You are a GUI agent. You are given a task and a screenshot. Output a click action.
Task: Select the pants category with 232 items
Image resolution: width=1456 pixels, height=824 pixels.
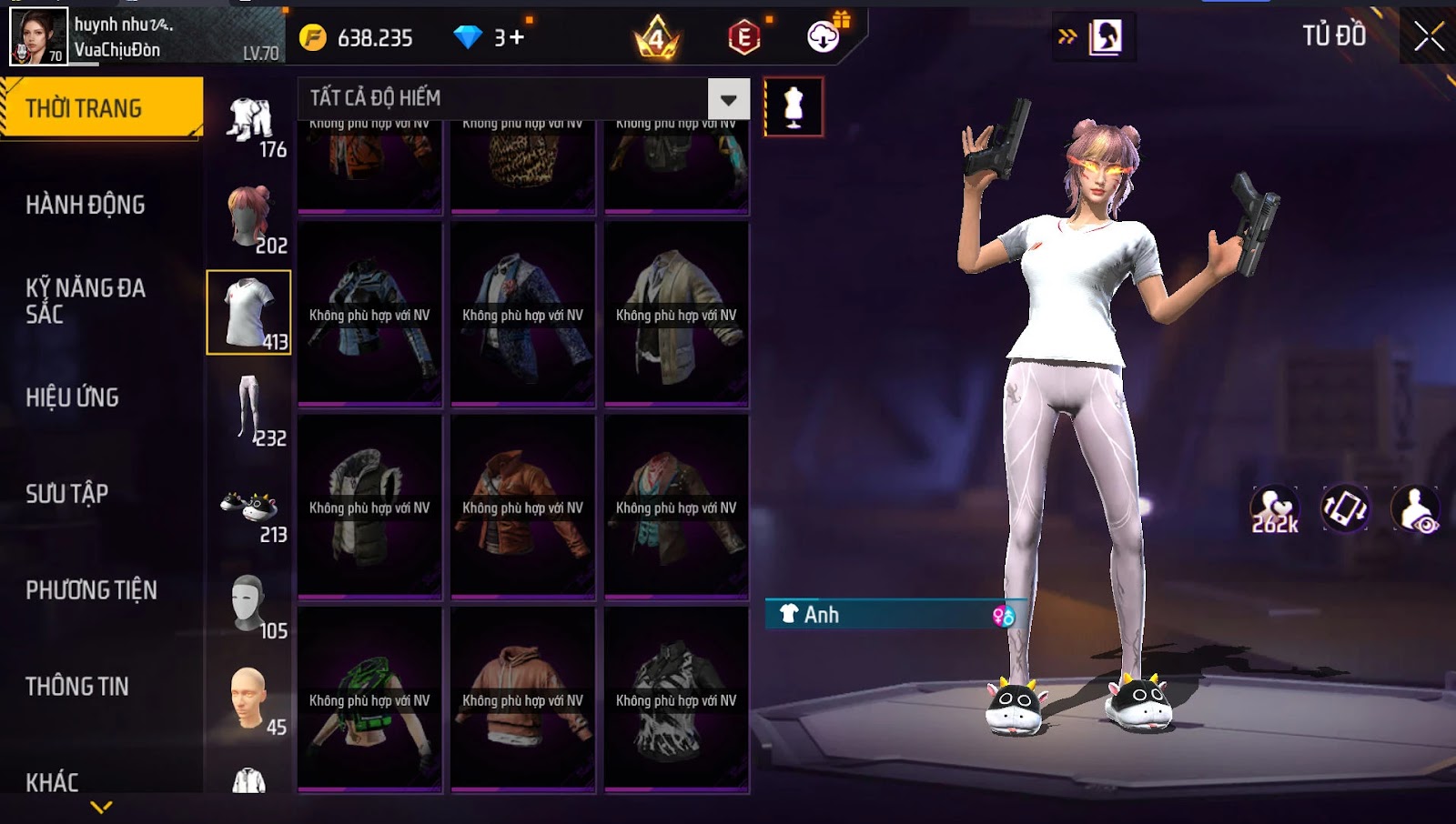(x=250, y=410)
